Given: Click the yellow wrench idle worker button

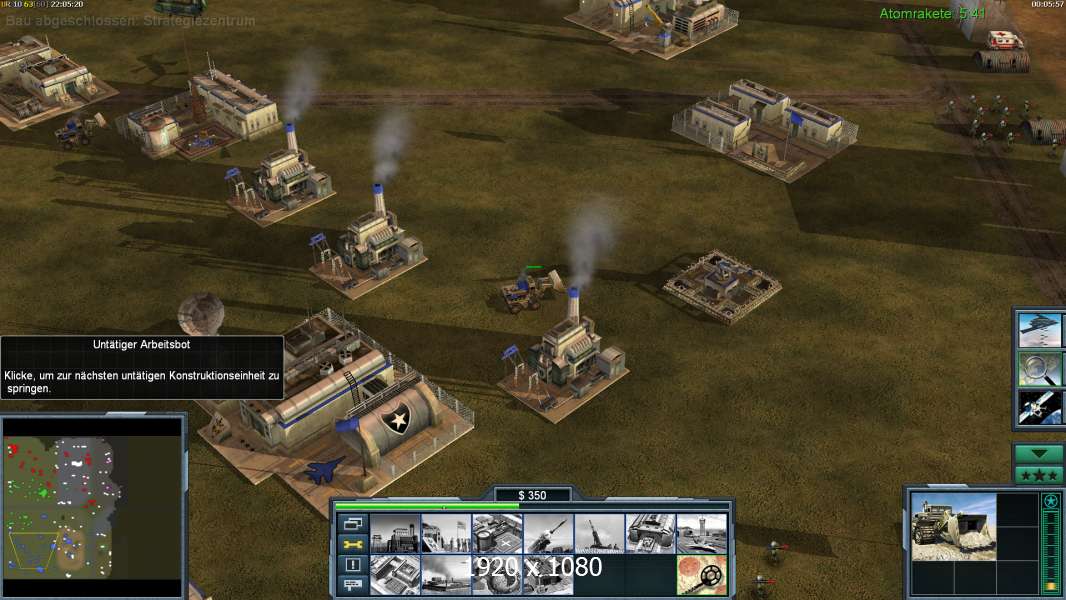Looking at the screenshot, I should coord(352,544).
